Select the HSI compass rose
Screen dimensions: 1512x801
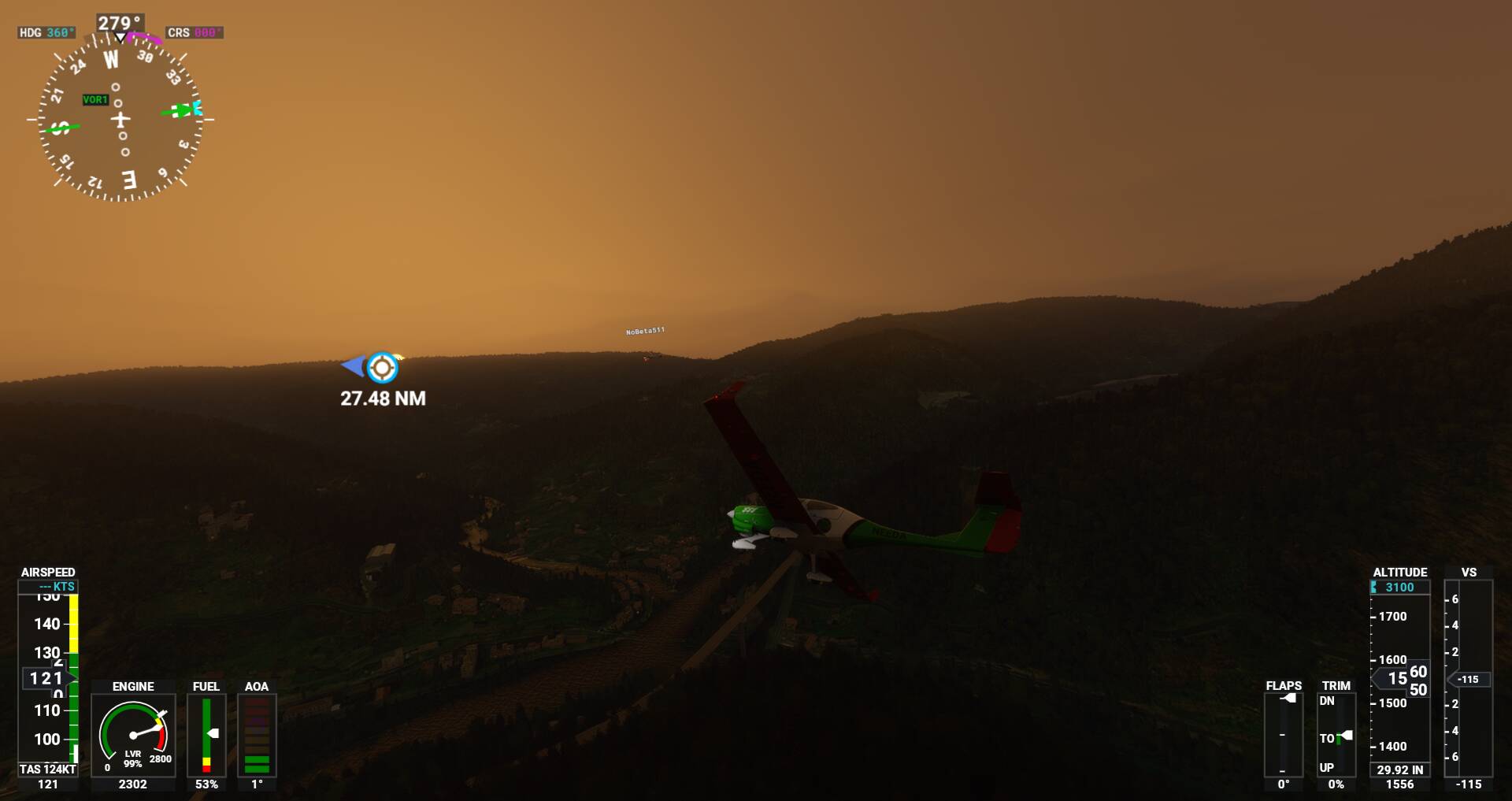point(120,120)
